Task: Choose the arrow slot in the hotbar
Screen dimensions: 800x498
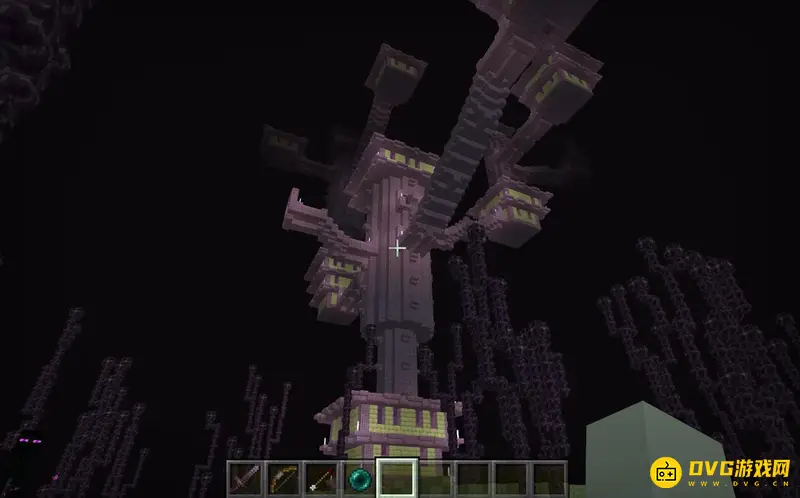Action: 321,478
